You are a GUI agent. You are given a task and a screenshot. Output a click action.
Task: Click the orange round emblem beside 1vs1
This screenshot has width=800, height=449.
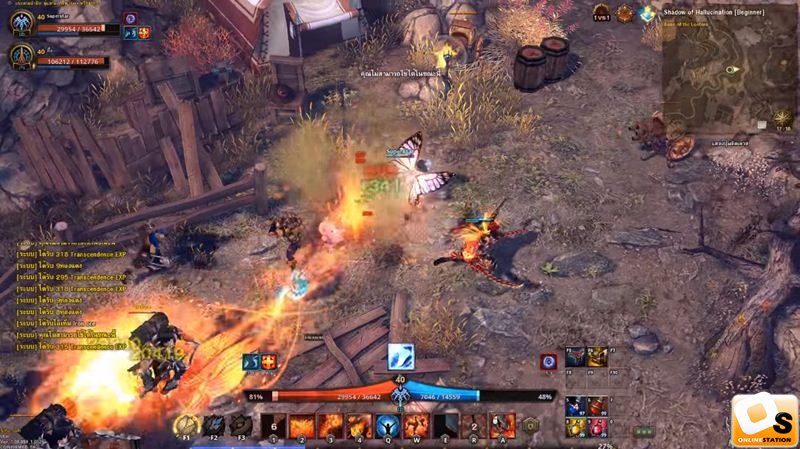pyautogui.click(x=625, y=14)
